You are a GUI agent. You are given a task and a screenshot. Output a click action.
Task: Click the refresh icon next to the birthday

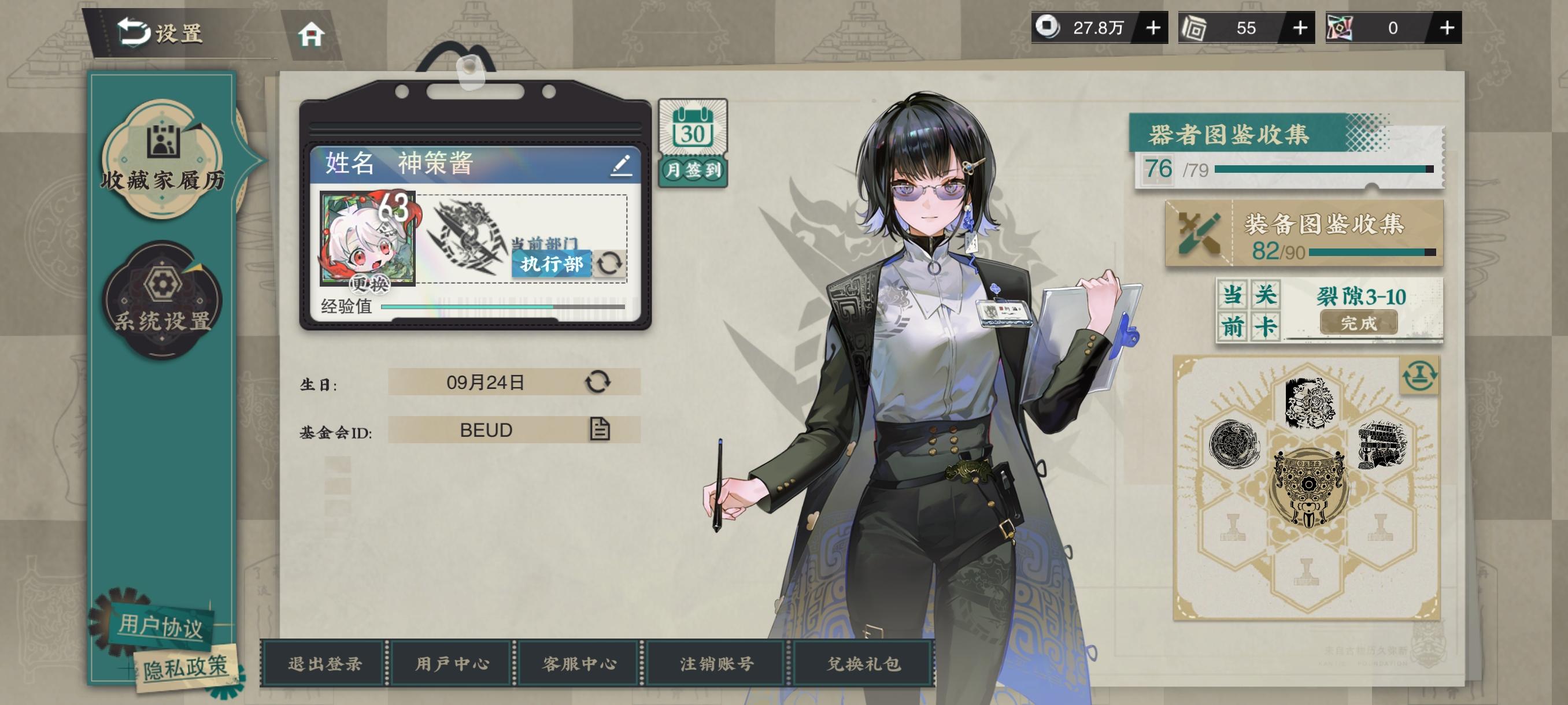(598, 382)
